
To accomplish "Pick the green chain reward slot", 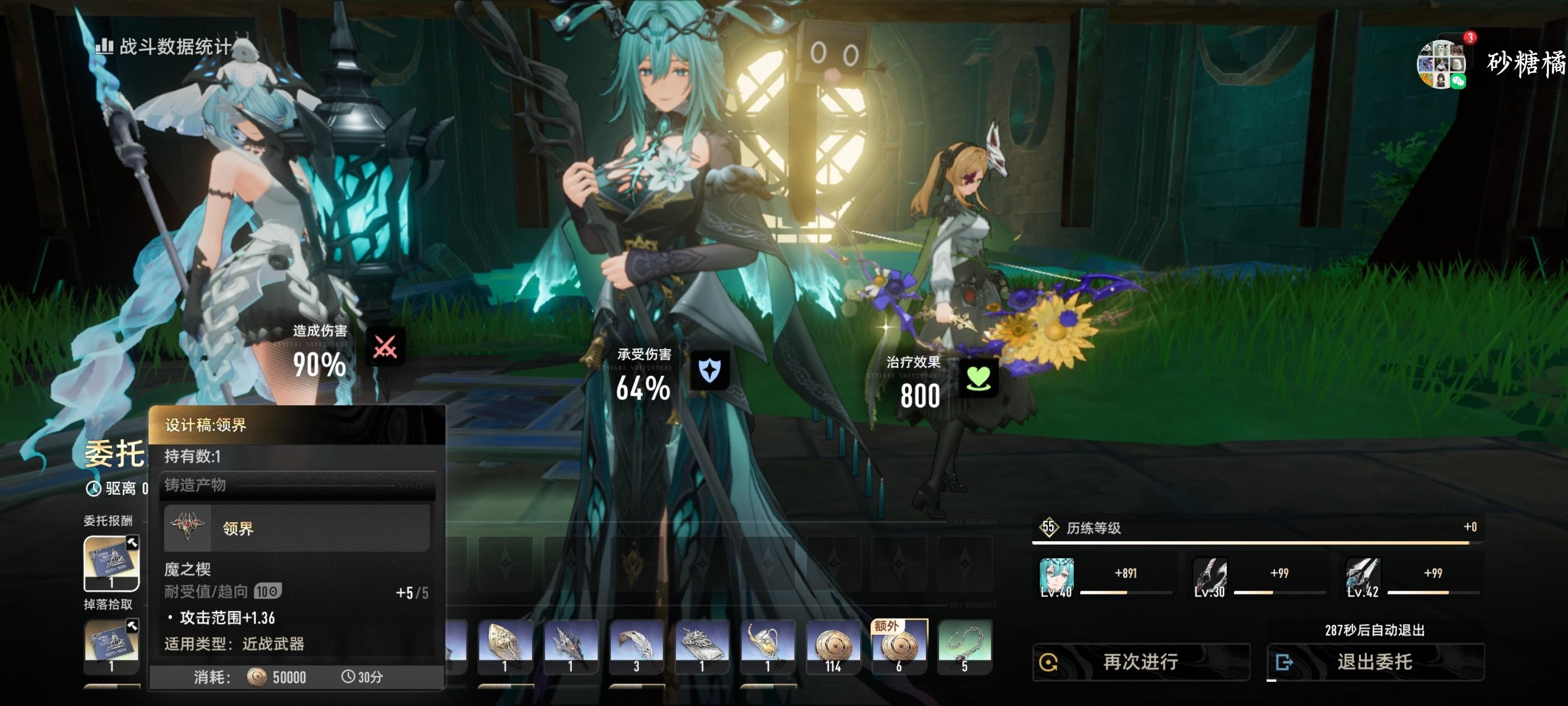I will [x=964, y=645].
